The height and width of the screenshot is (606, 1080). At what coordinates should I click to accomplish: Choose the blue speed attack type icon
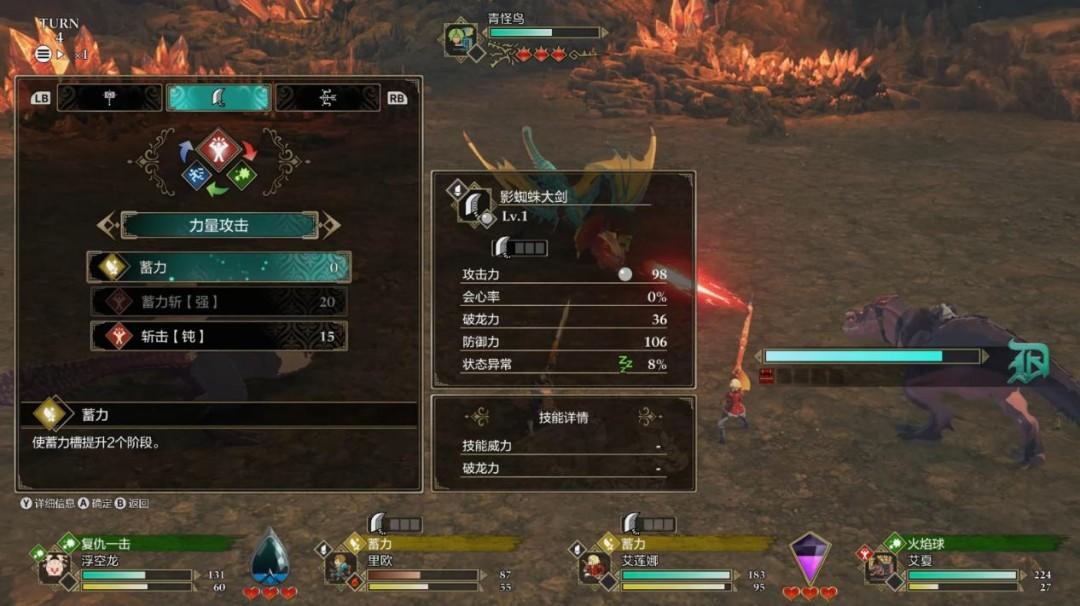click(x=196, y=175)
